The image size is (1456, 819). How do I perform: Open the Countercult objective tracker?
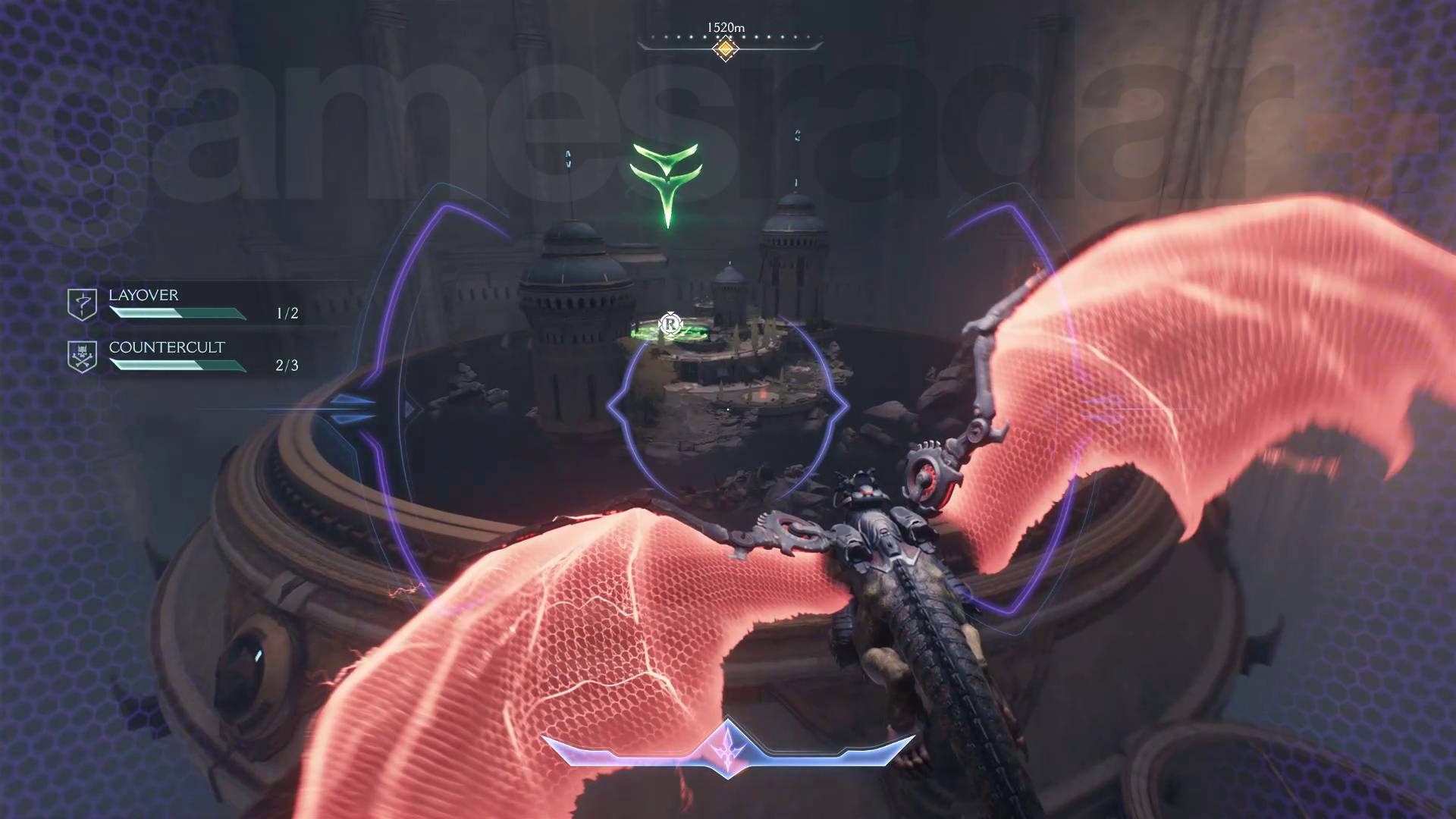pos(167,347)
